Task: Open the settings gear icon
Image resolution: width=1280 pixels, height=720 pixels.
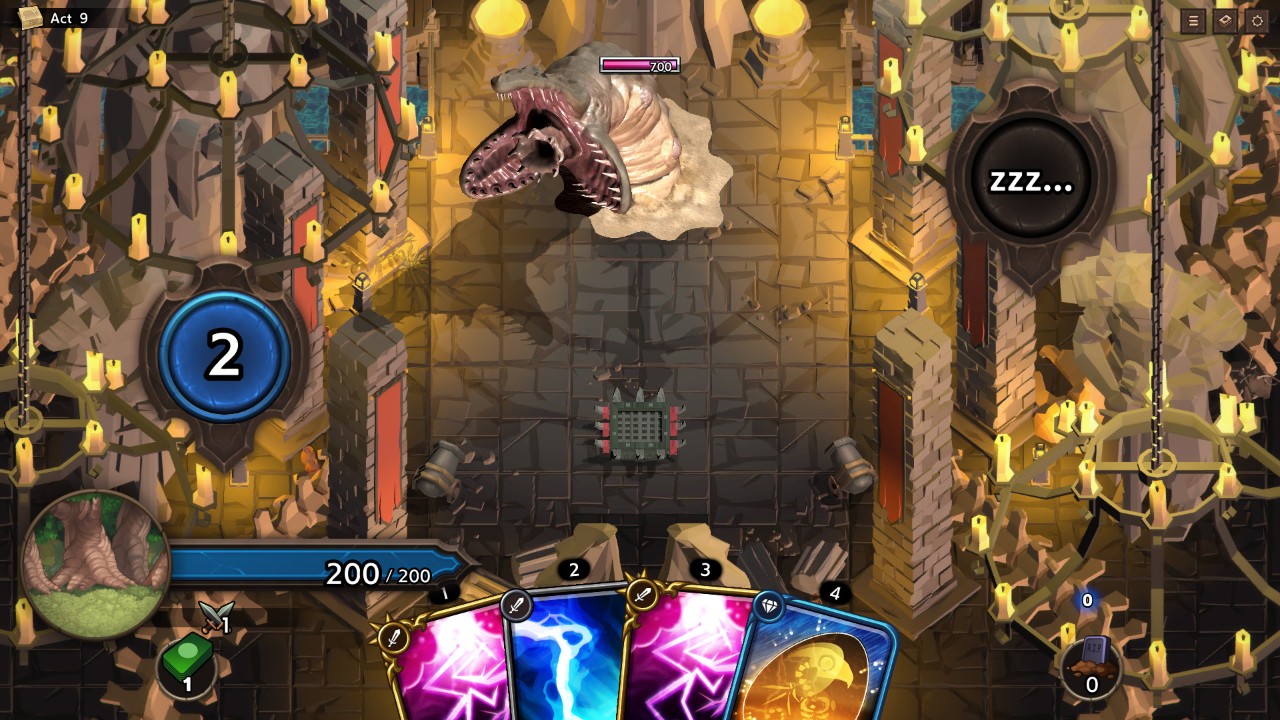Action: click(x=1257, y=22)
